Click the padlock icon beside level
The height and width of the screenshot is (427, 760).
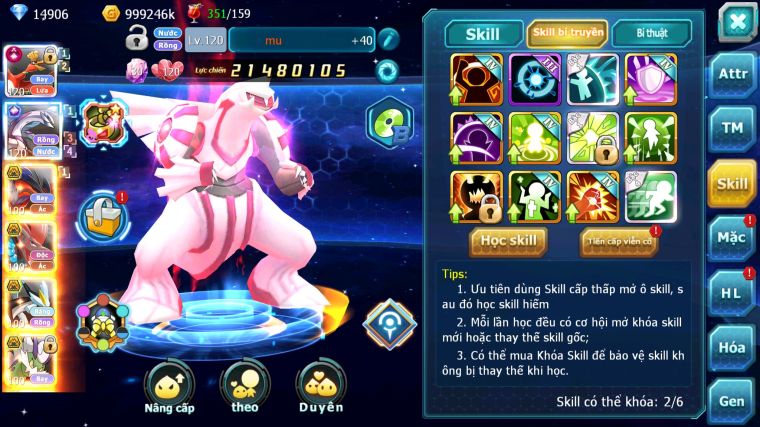click(137, 39)
